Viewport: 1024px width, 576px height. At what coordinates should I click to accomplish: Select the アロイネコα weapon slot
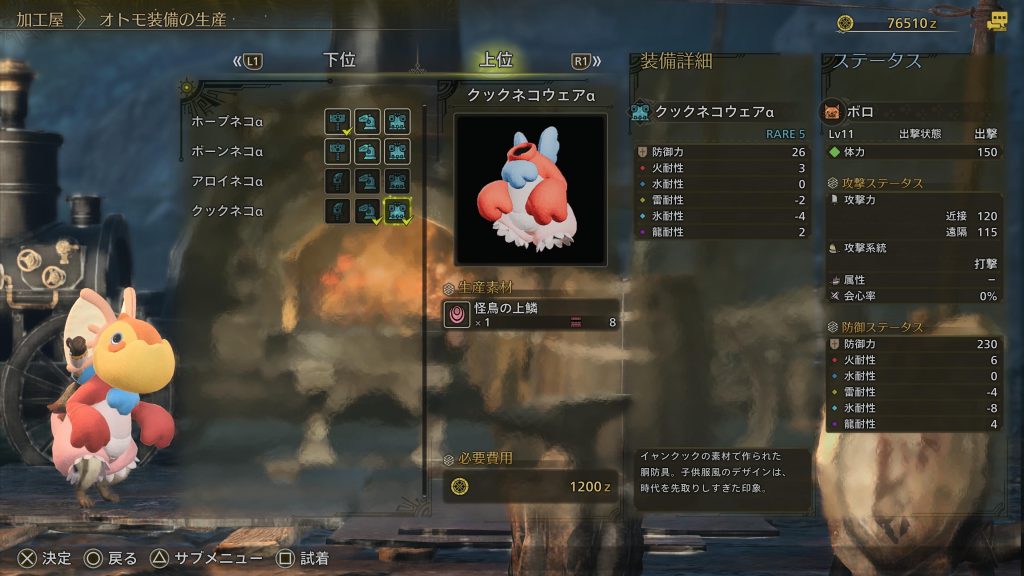(338, 181)
